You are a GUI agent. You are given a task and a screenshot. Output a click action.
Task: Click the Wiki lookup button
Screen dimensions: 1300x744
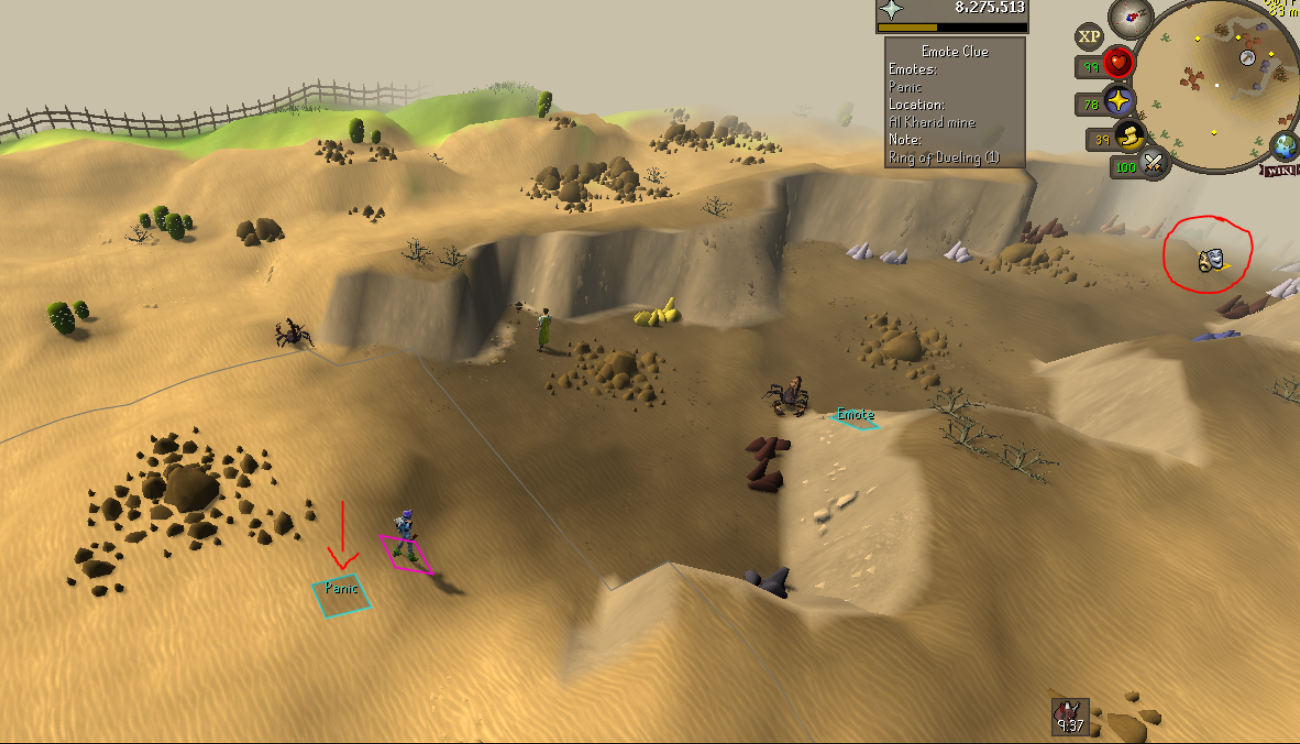1279,170
